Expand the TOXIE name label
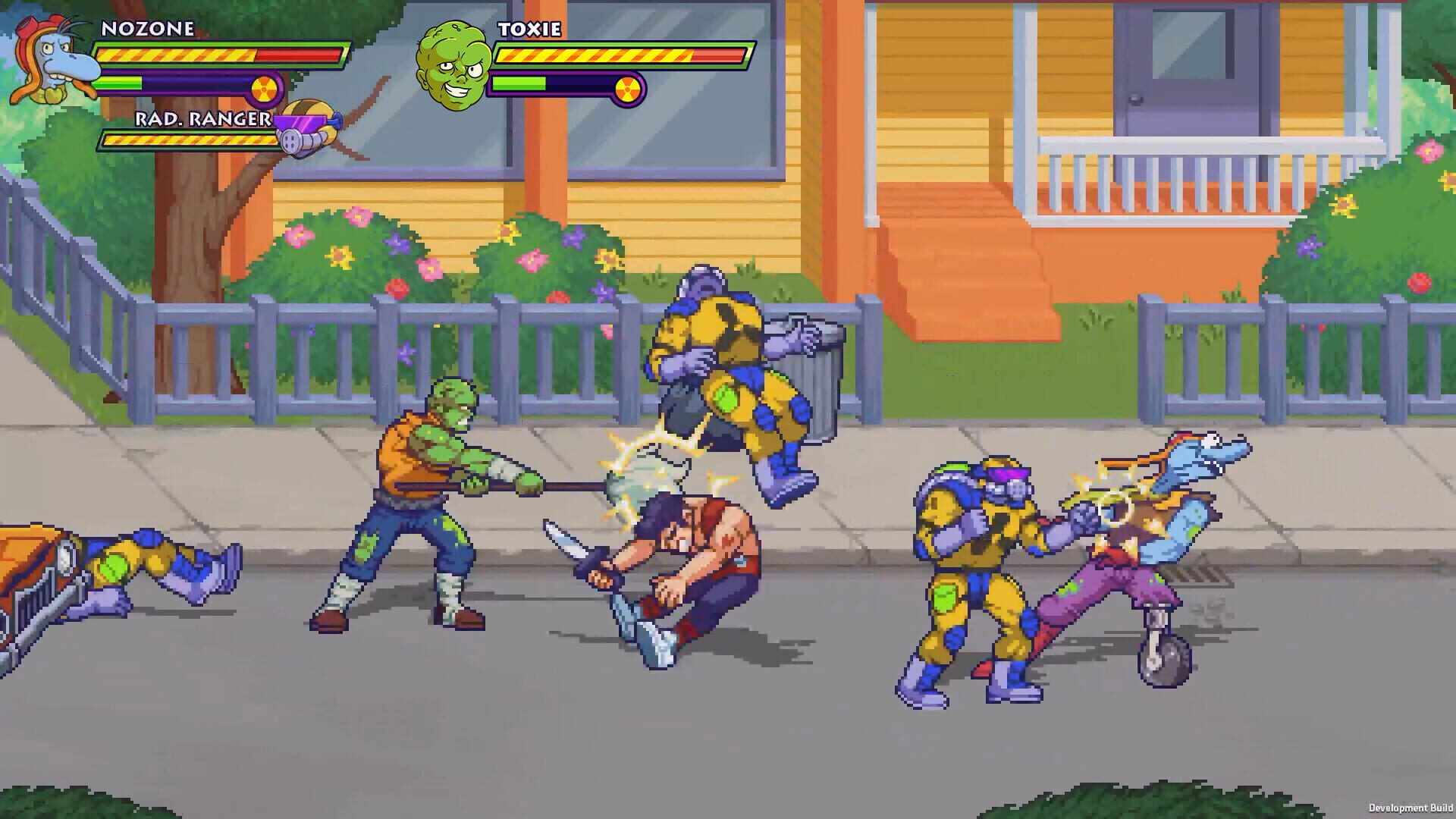 530,31
